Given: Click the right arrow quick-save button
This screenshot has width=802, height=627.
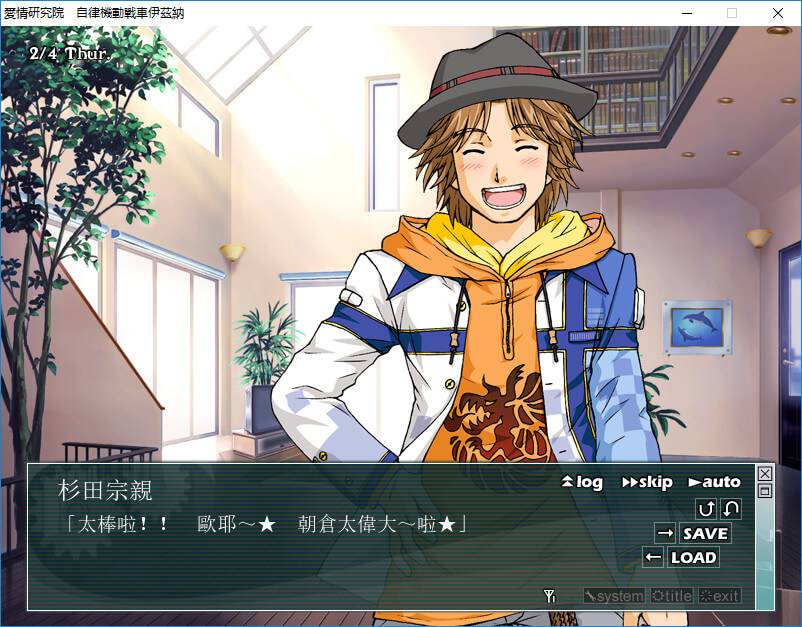Looking at the screenshot, I should (x=665, y=533).
